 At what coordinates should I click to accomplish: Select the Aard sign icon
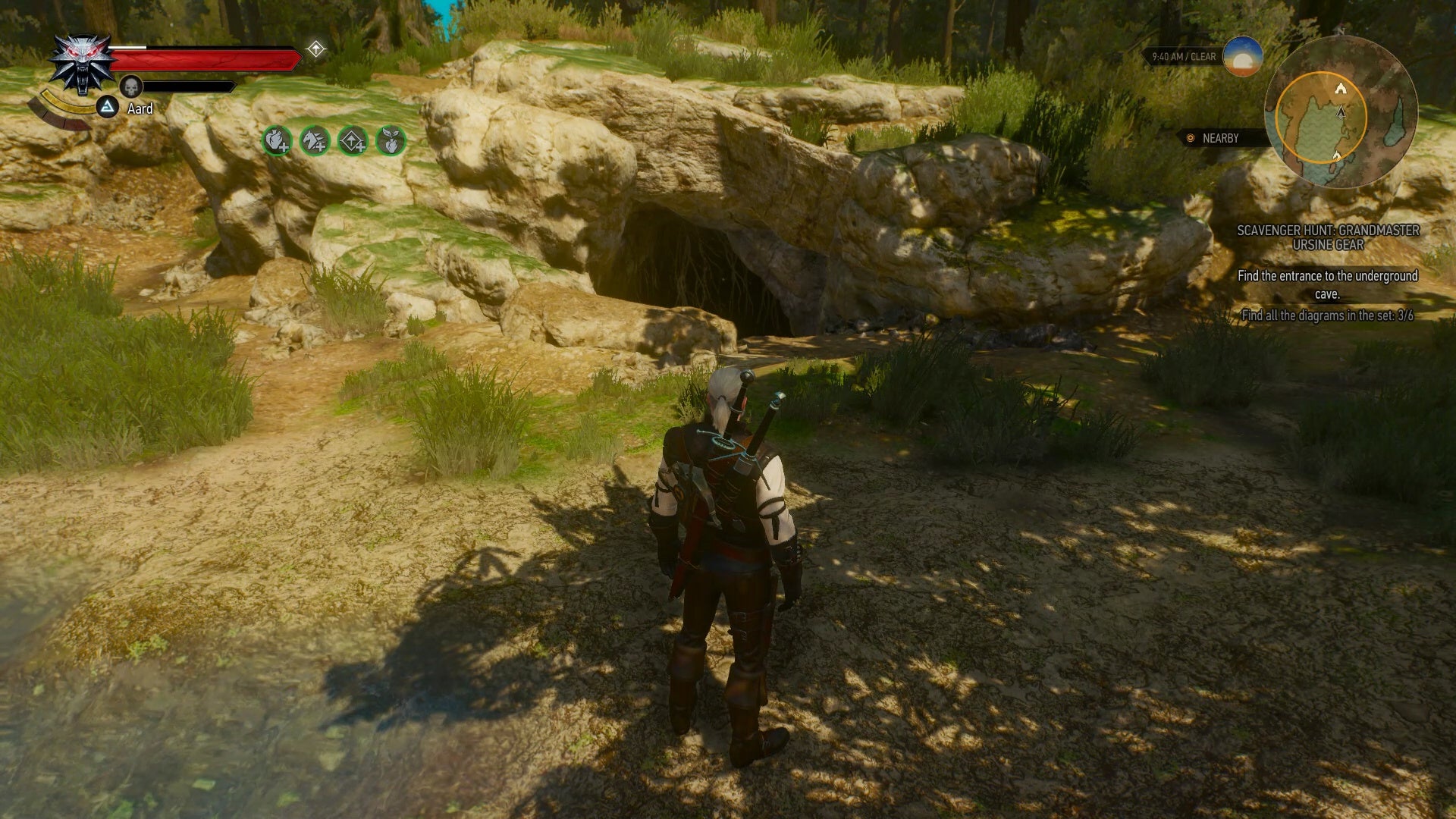click(x=107, y=106)
